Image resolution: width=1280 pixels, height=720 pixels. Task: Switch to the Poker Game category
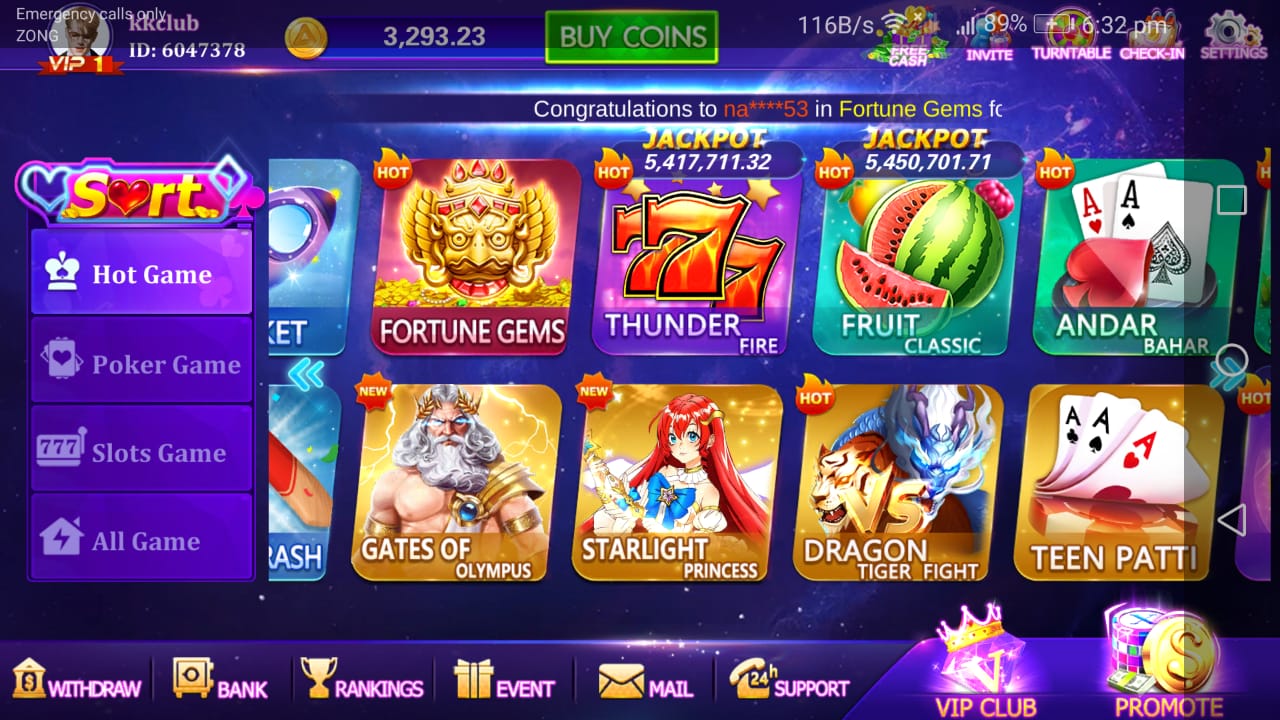141,362
